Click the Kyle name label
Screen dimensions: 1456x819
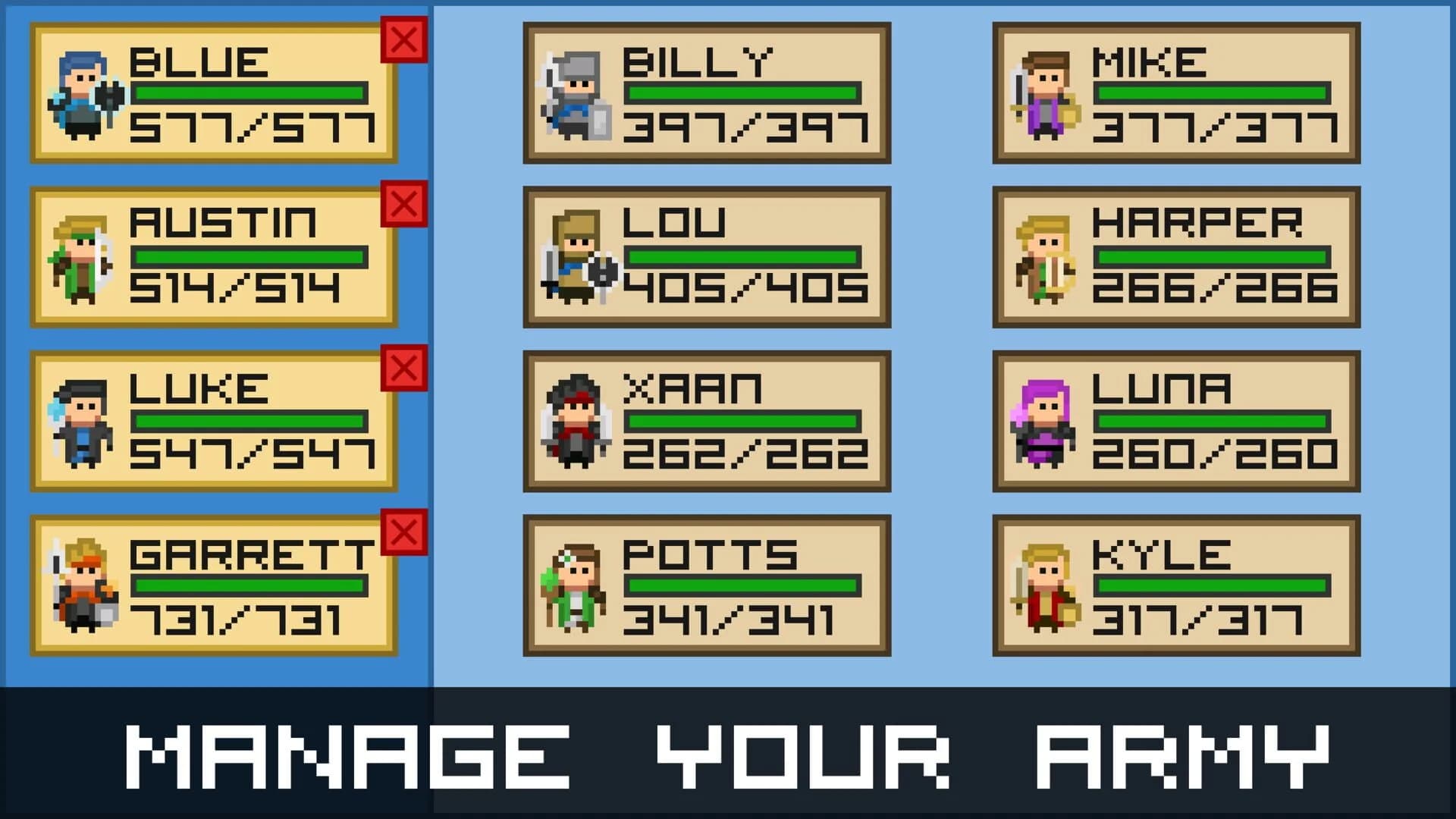(1160, 554)
